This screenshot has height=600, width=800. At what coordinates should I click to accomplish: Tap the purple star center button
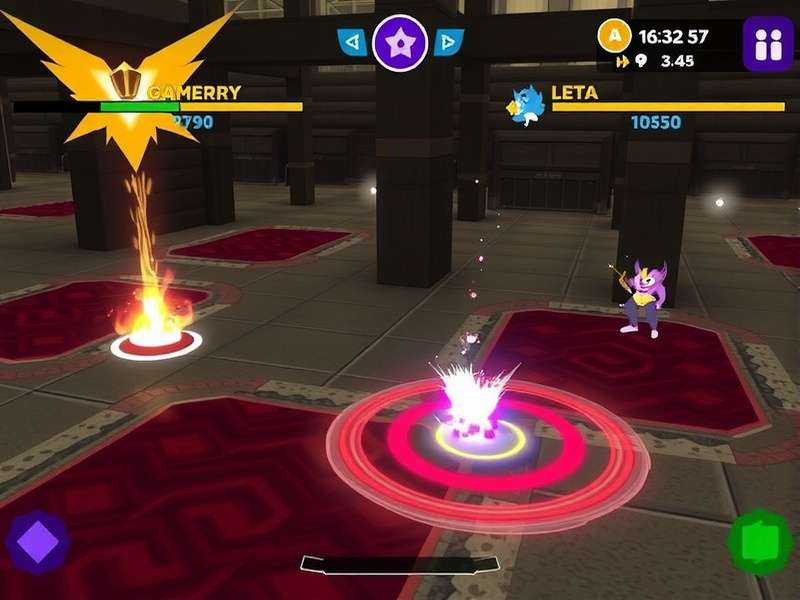400,42
